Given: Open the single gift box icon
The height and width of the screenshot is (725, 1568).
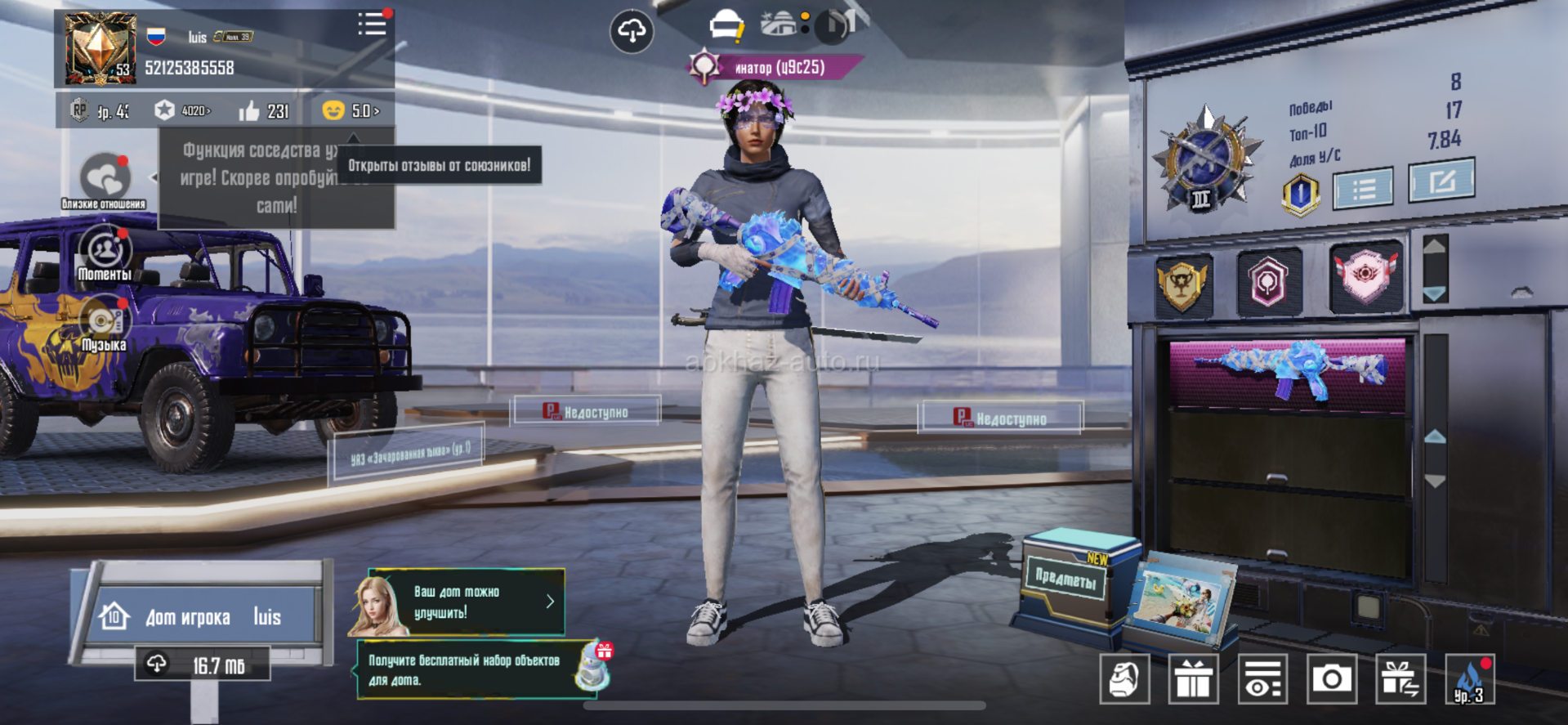Looking at the screenshot, I should [1194, 679].
